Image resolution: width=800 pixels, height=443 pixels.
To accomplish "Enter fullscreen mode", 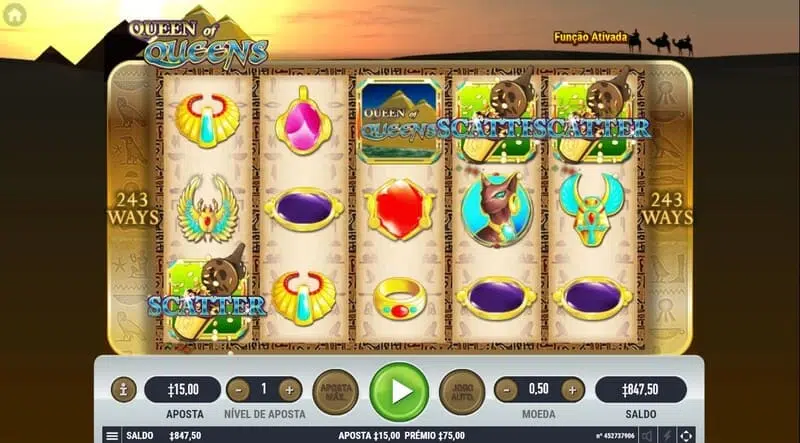I will click(x=686, y=436).
